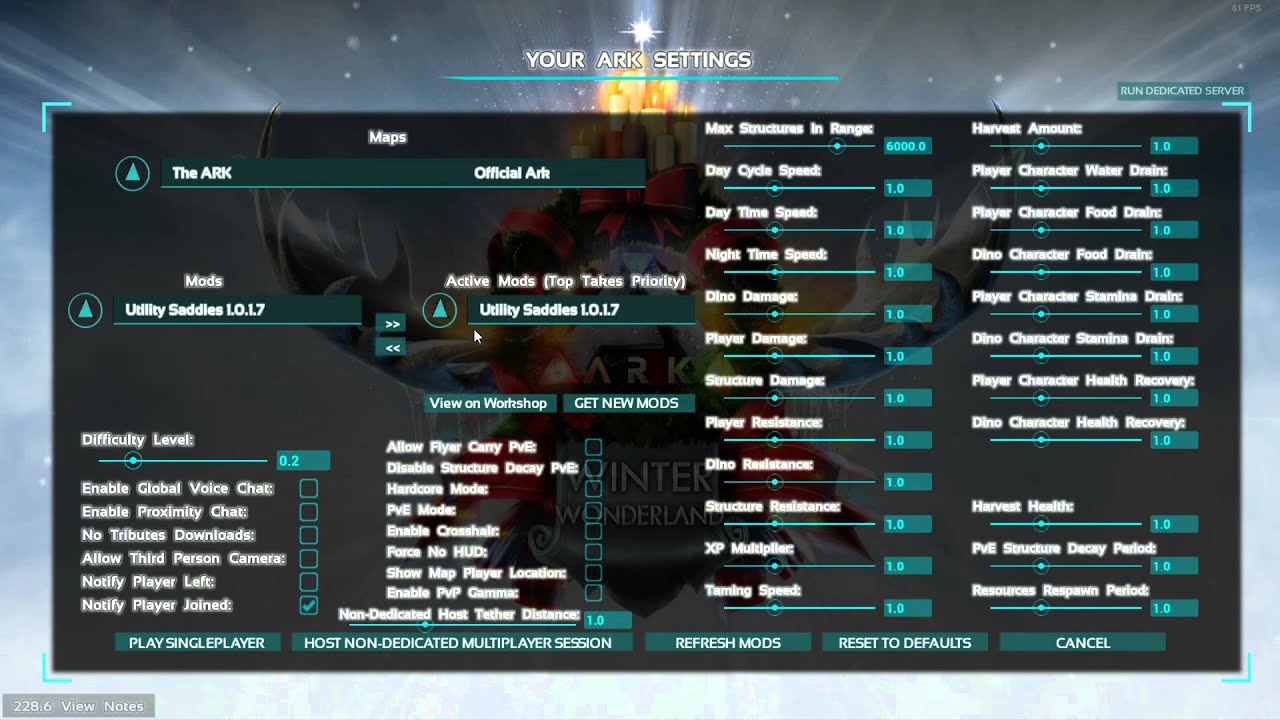The width and height of the screenshot is (1280, 720).
Task: Host a non-dedicated multiplayer session
Action: (x=458, y=643)
